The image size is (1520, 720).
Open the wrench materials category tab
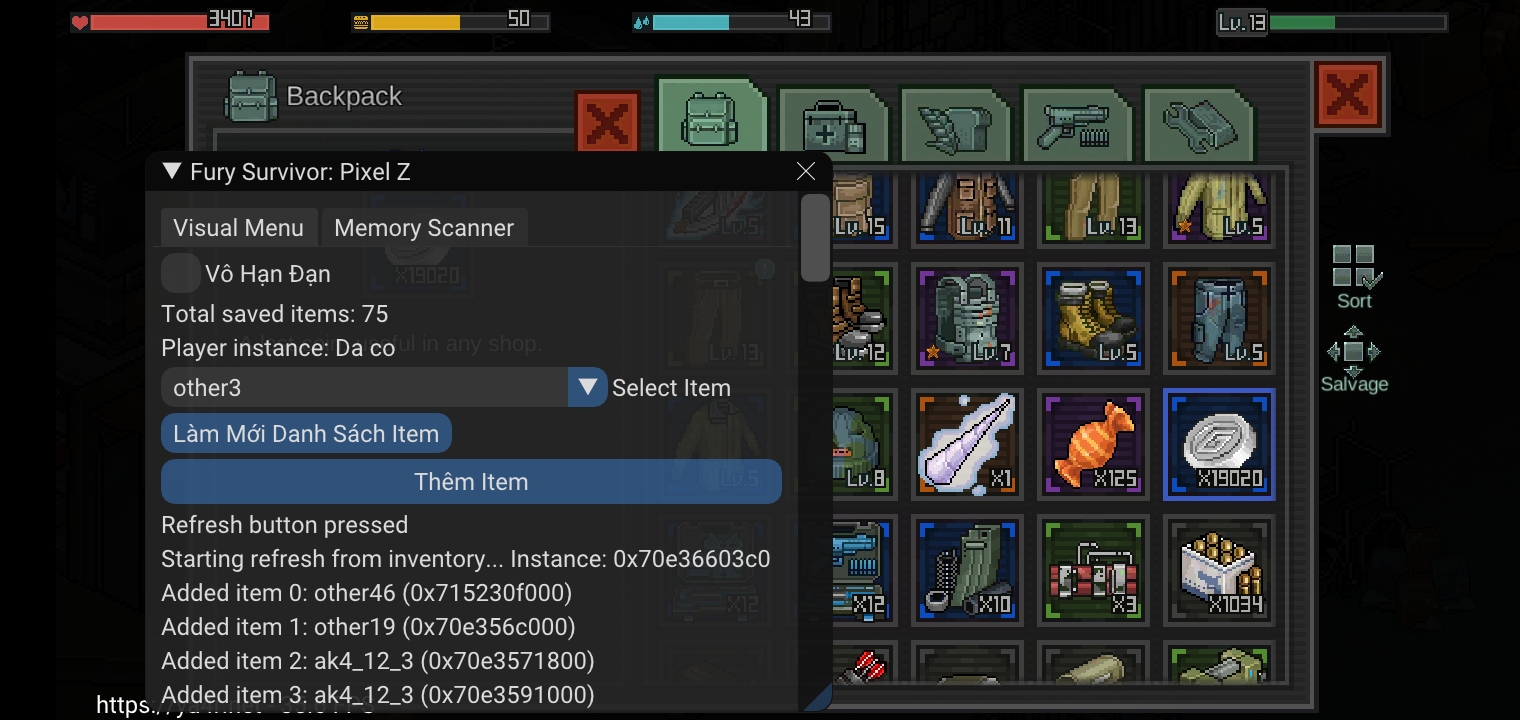(x=1200, y=122)
